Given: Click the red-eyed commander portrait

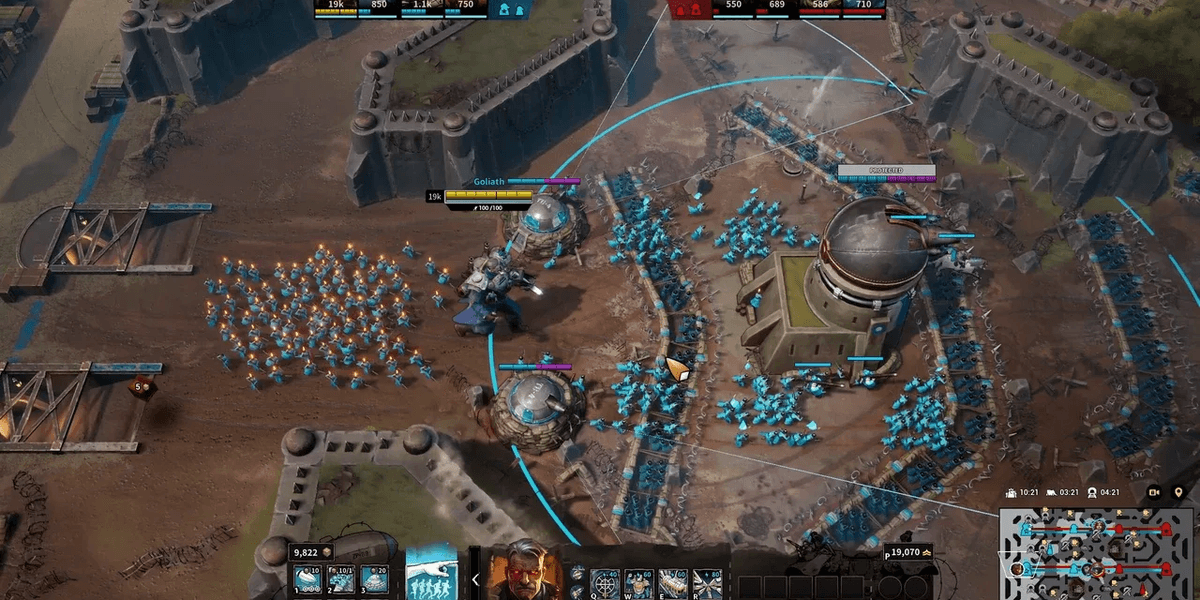Looking at the screenshot, I should click(x=524, y=571).
